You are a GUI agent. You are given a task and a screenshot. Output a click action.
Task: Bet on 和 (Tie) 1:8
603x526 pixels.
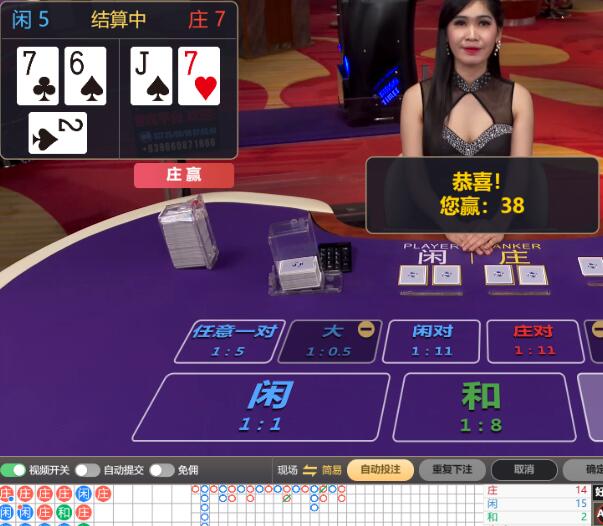480,406
